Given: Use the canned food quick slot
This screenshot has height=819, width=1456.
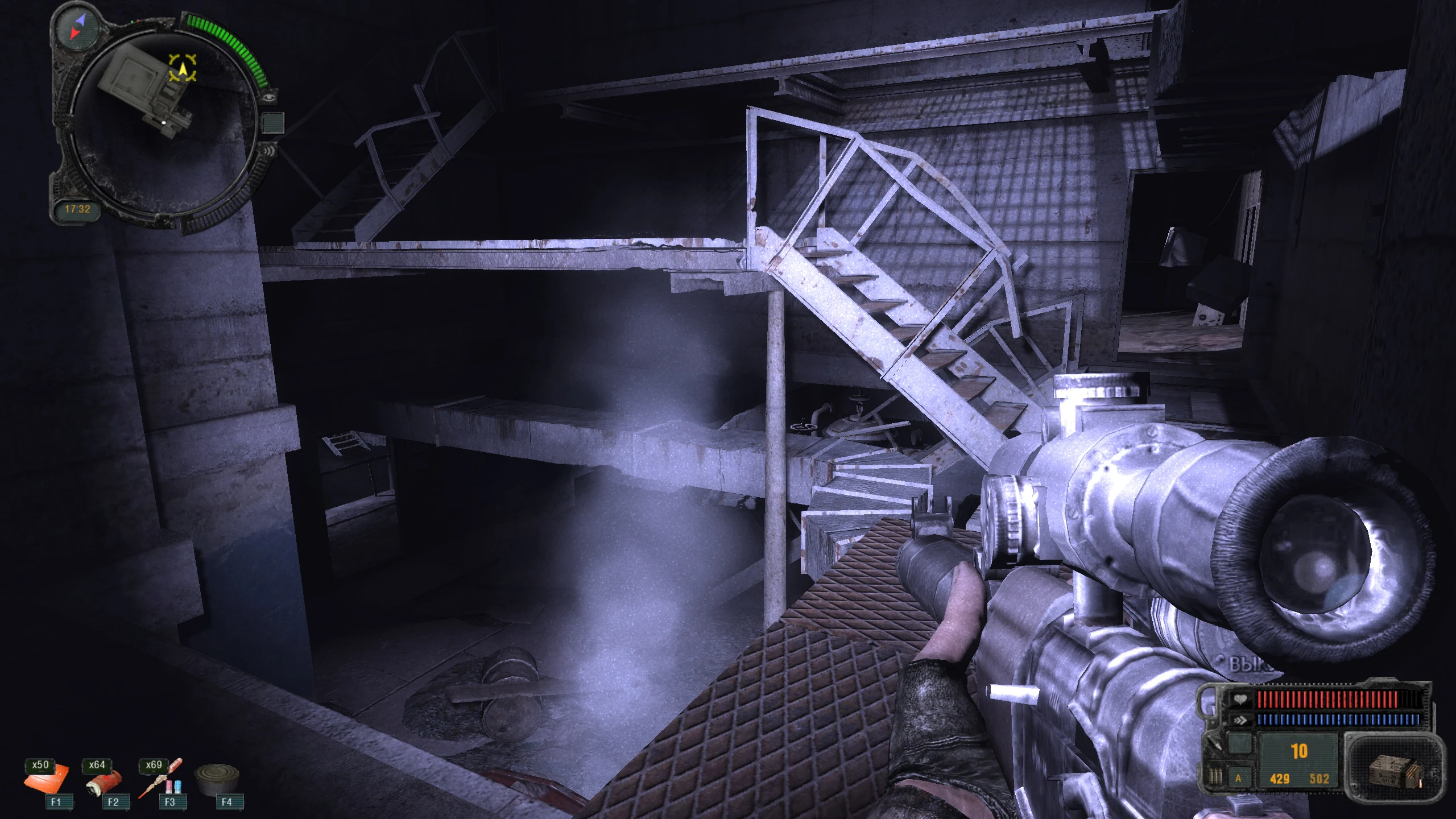Looking at the screenshot, I should (218, 780).
